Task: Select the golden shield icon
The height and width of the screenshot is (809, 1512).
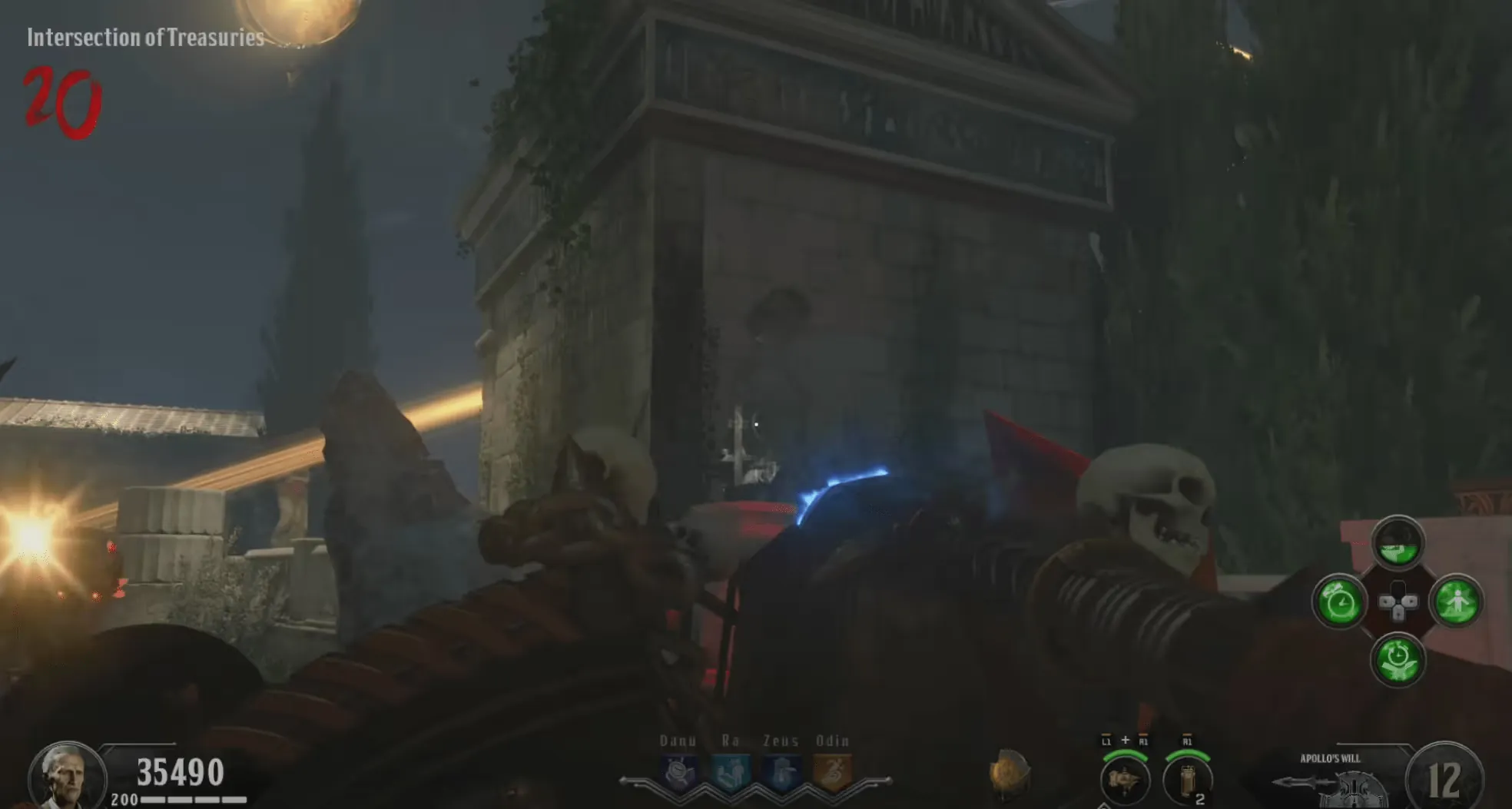Action: pyautogui.click(x=1009, y=772)
